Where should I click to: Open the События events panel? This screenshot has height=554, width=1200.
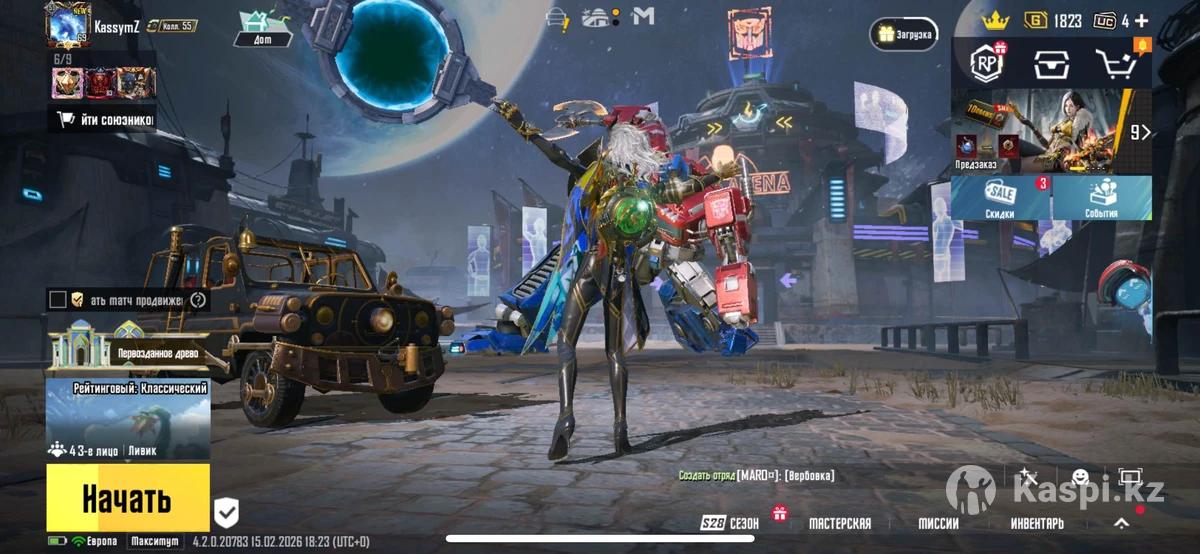1101,198
